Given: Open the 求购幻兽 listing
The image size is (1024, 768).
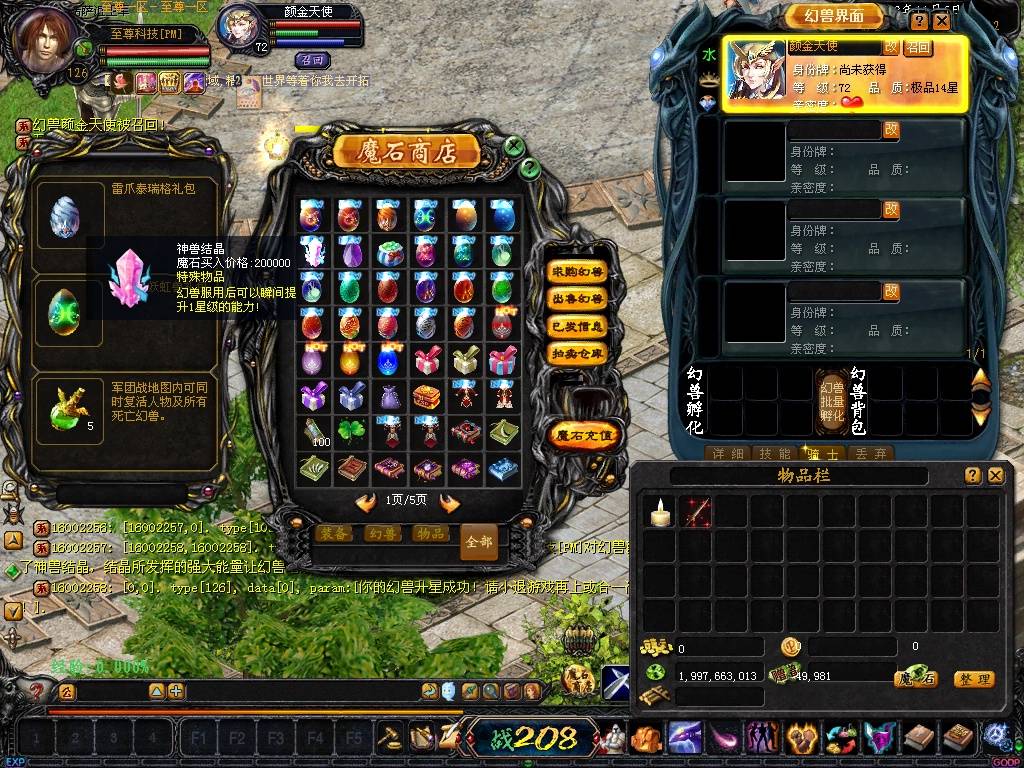Looking at the screenshot, I should (578, 271).
